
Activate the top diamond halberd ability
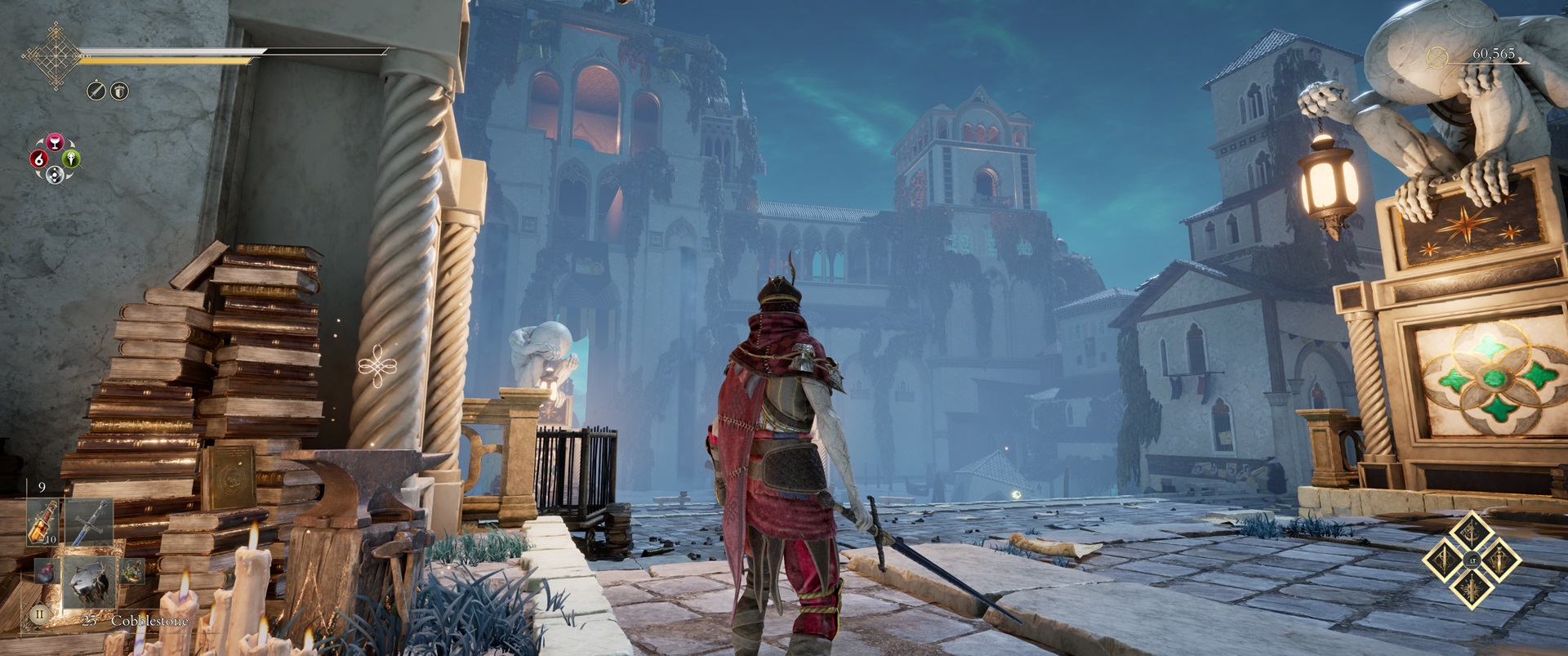click(x=1472, y=533)
